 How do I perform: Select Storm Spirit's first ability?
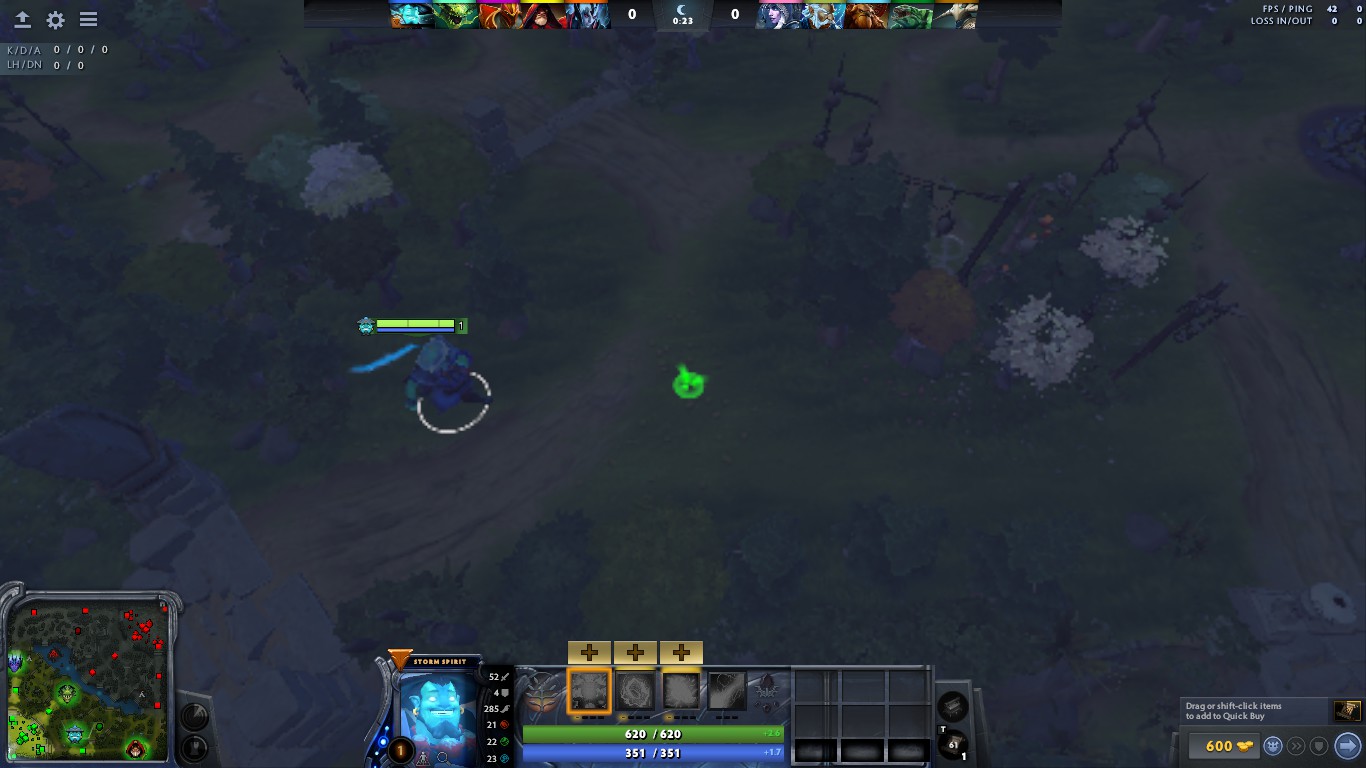(591, 692)
